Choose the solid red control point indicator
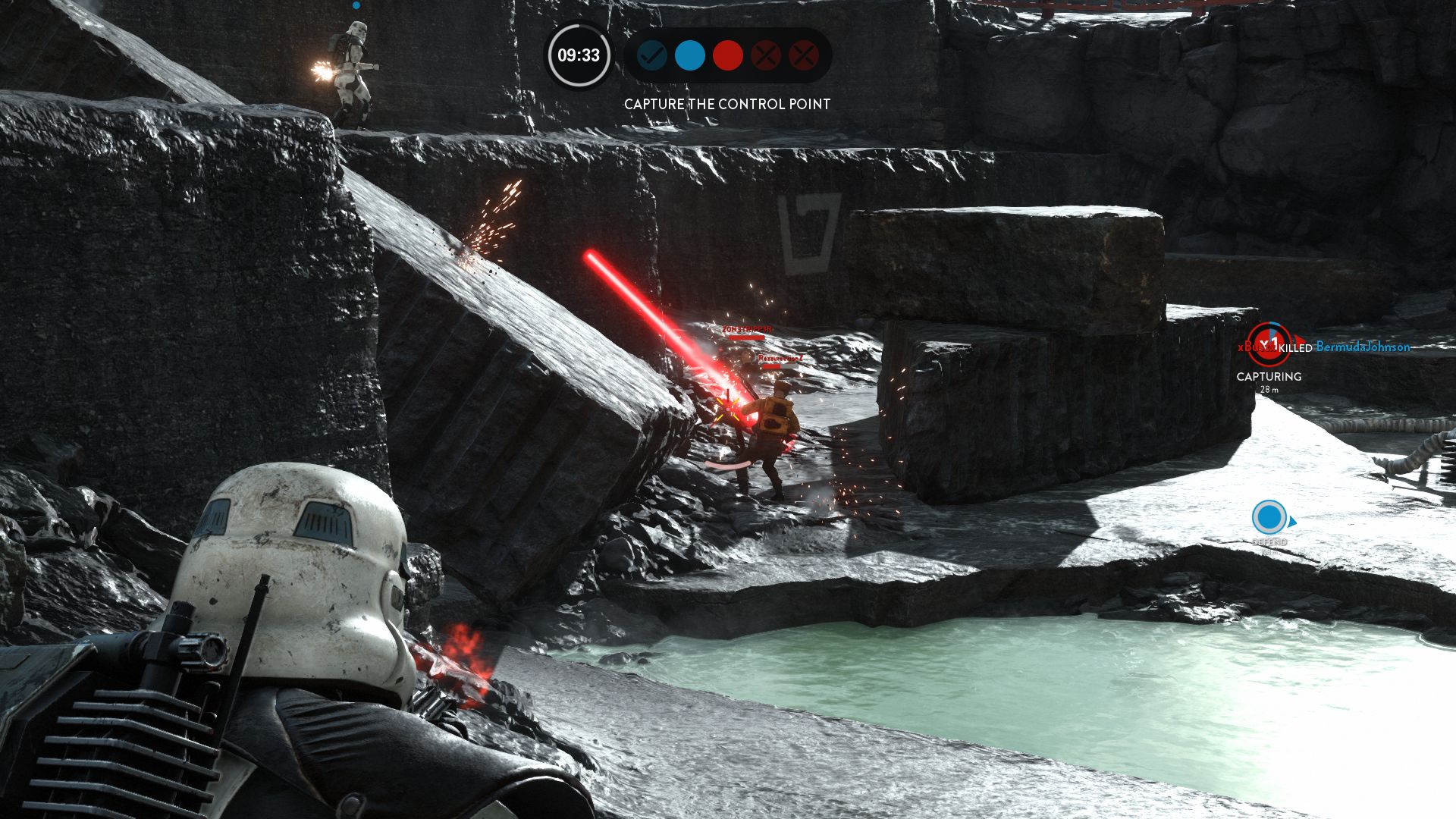The height and width of the screenshot is (819, 1456). click(727, 55)
